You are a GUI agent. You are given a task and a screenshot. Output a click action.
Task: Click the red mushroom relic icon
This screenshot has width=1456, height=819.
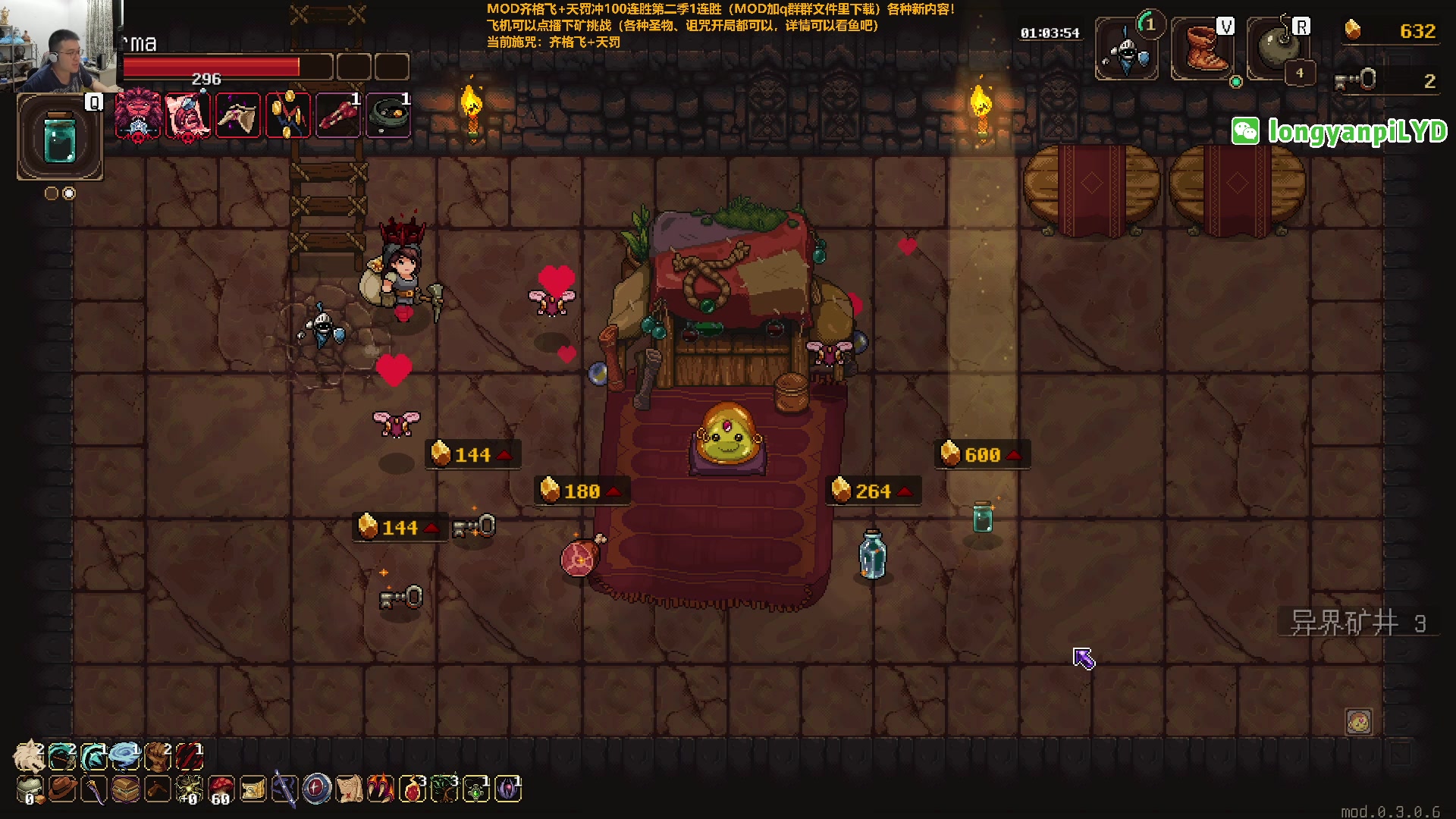[221, 789]
